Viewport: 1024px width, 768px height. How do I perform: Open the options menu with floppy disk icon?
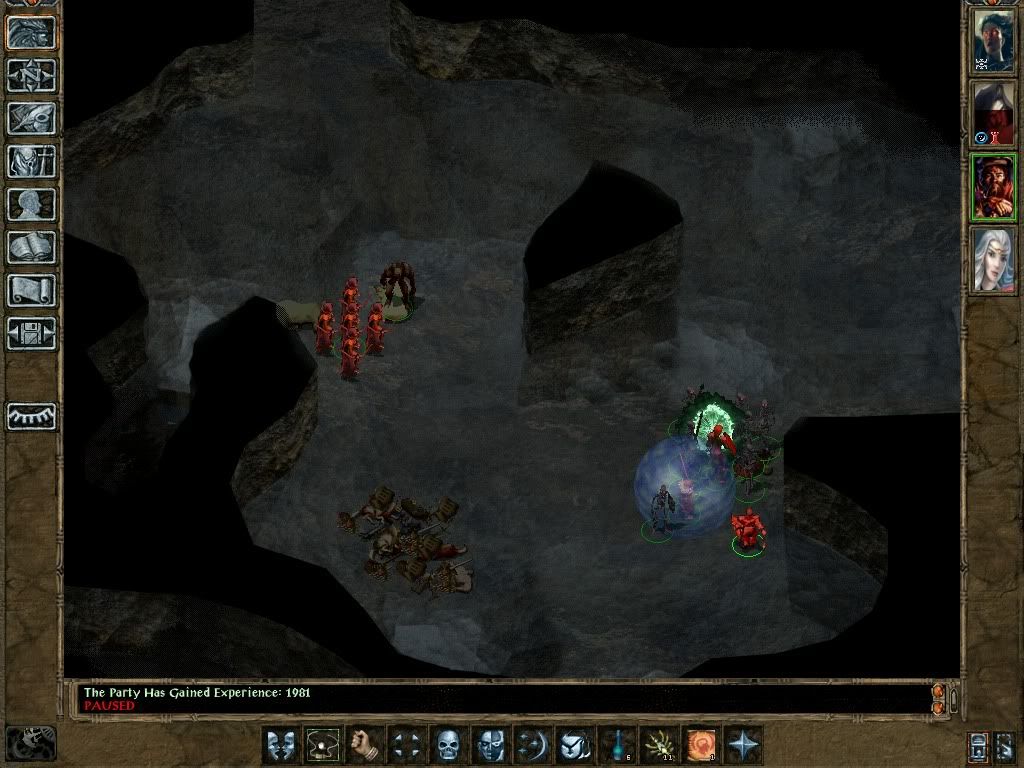pyautogui.click(x=32, y=332)
